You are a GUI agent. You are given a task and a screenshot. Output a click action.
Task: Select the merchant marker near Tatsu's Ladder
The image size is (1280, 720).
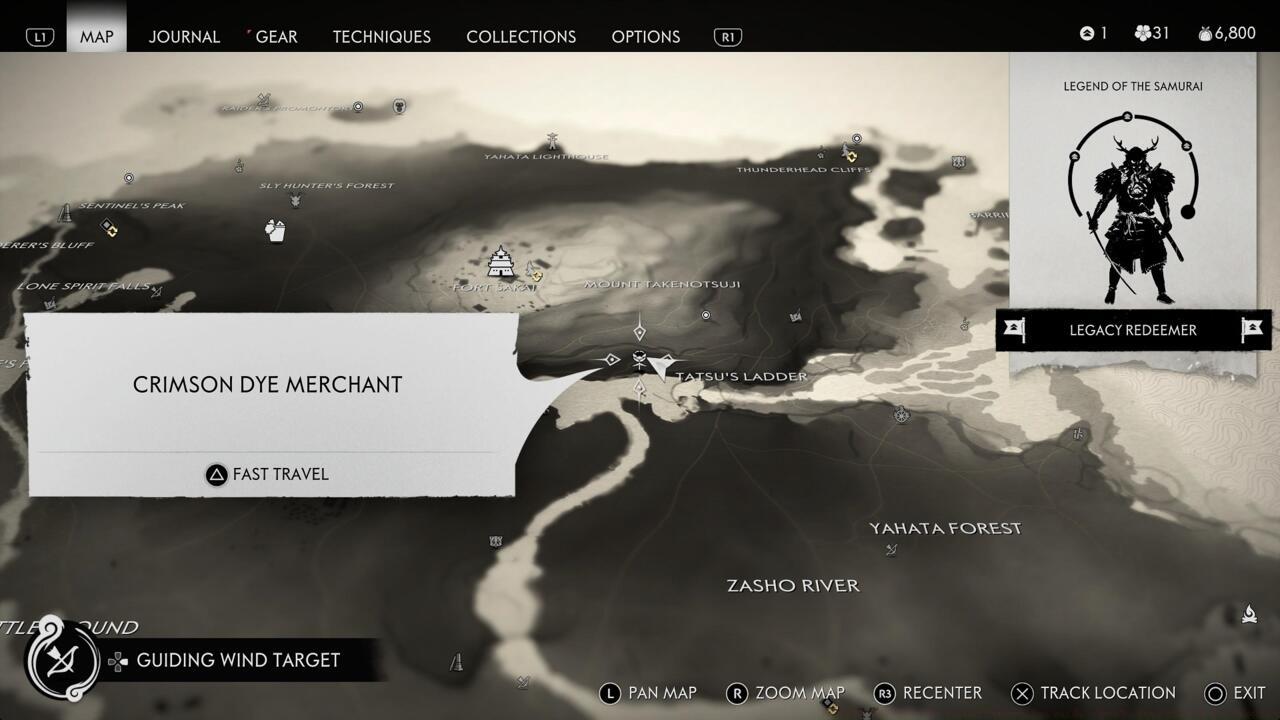(638, 358)
